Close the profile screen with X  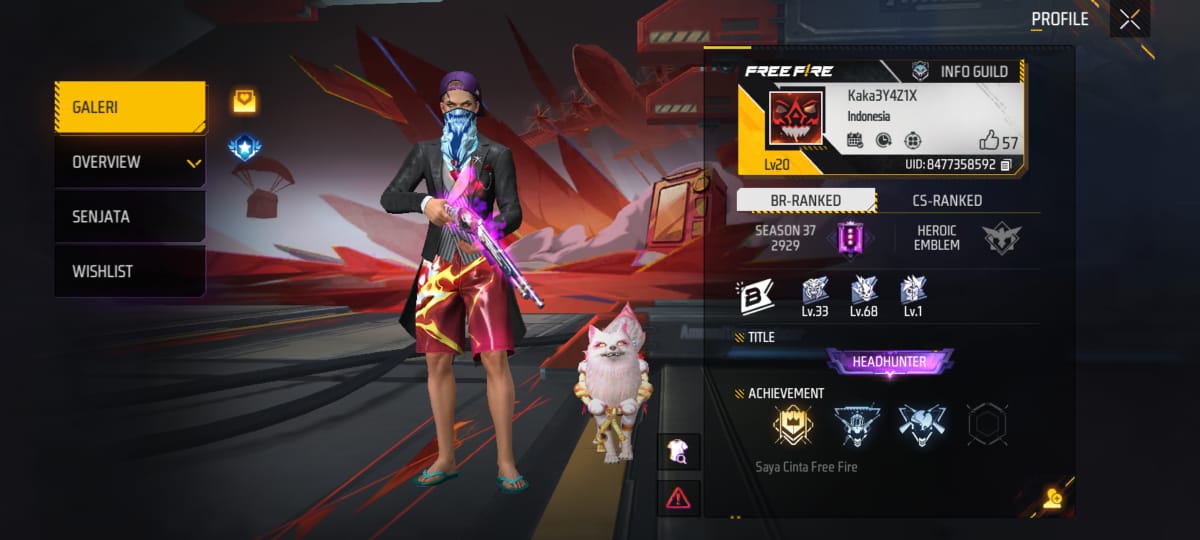[1130, 19]
